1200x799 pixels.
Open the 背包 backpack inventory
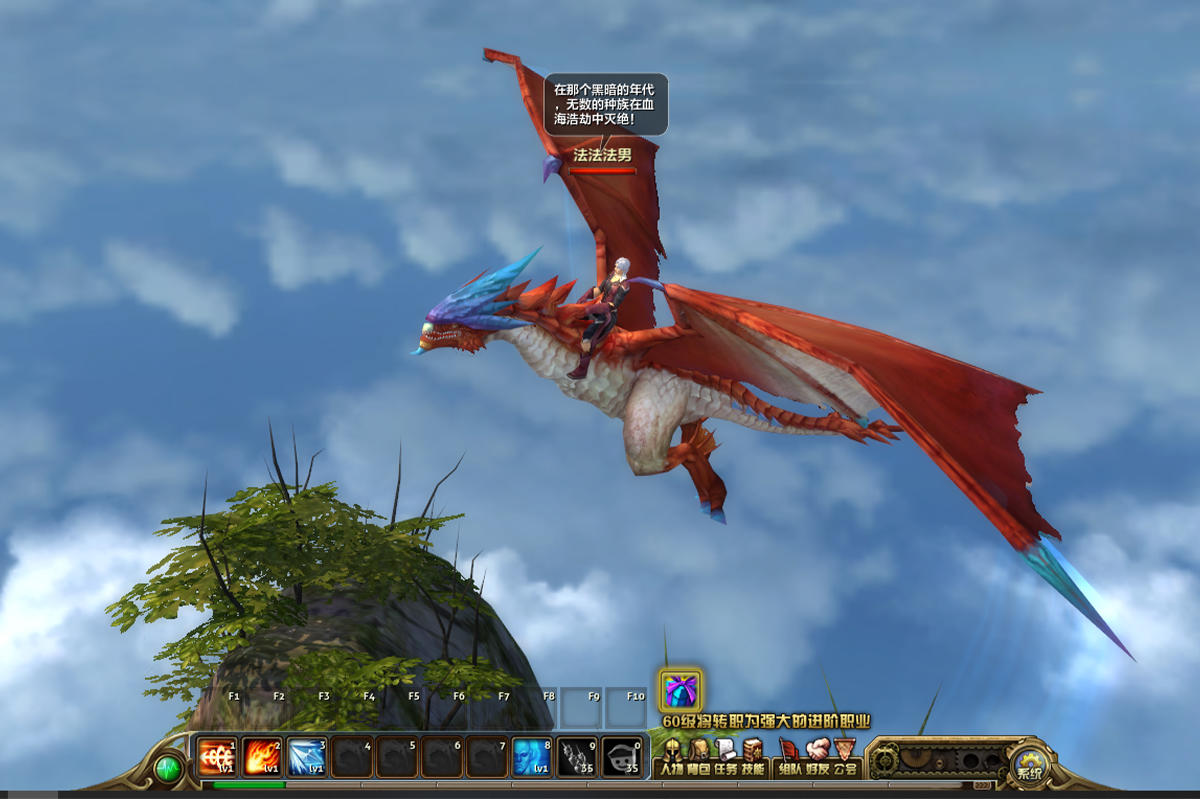[x=699, y=756]
